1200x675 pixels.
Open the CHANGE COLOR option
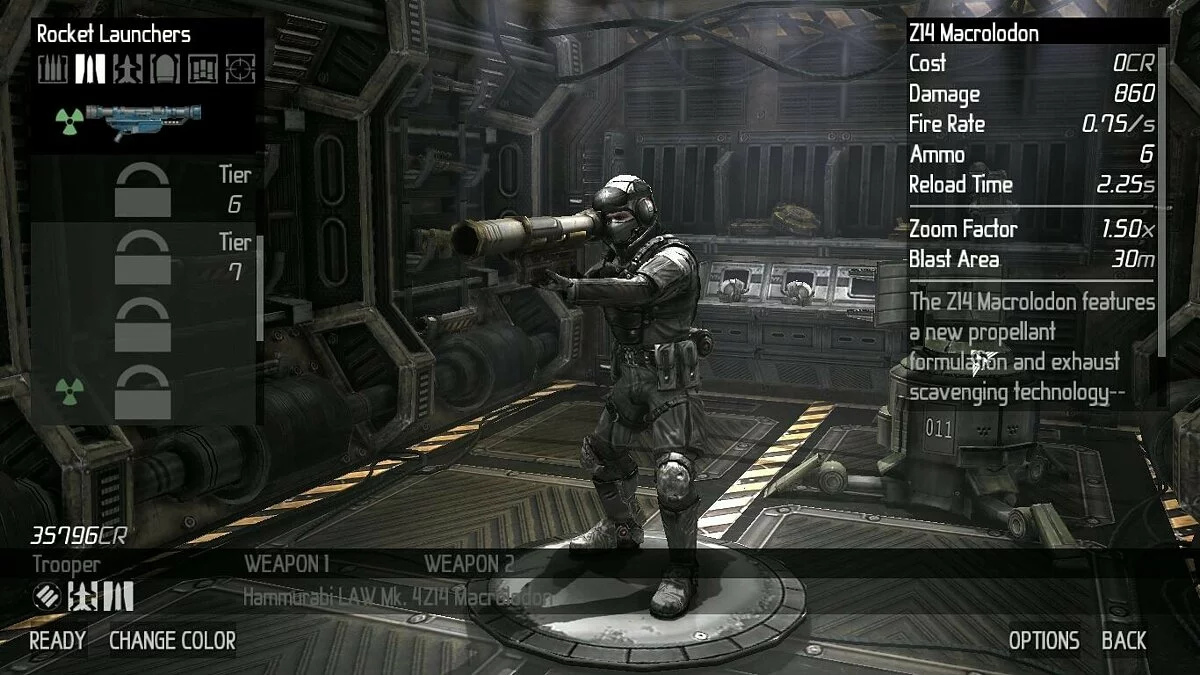coord(172,641)
